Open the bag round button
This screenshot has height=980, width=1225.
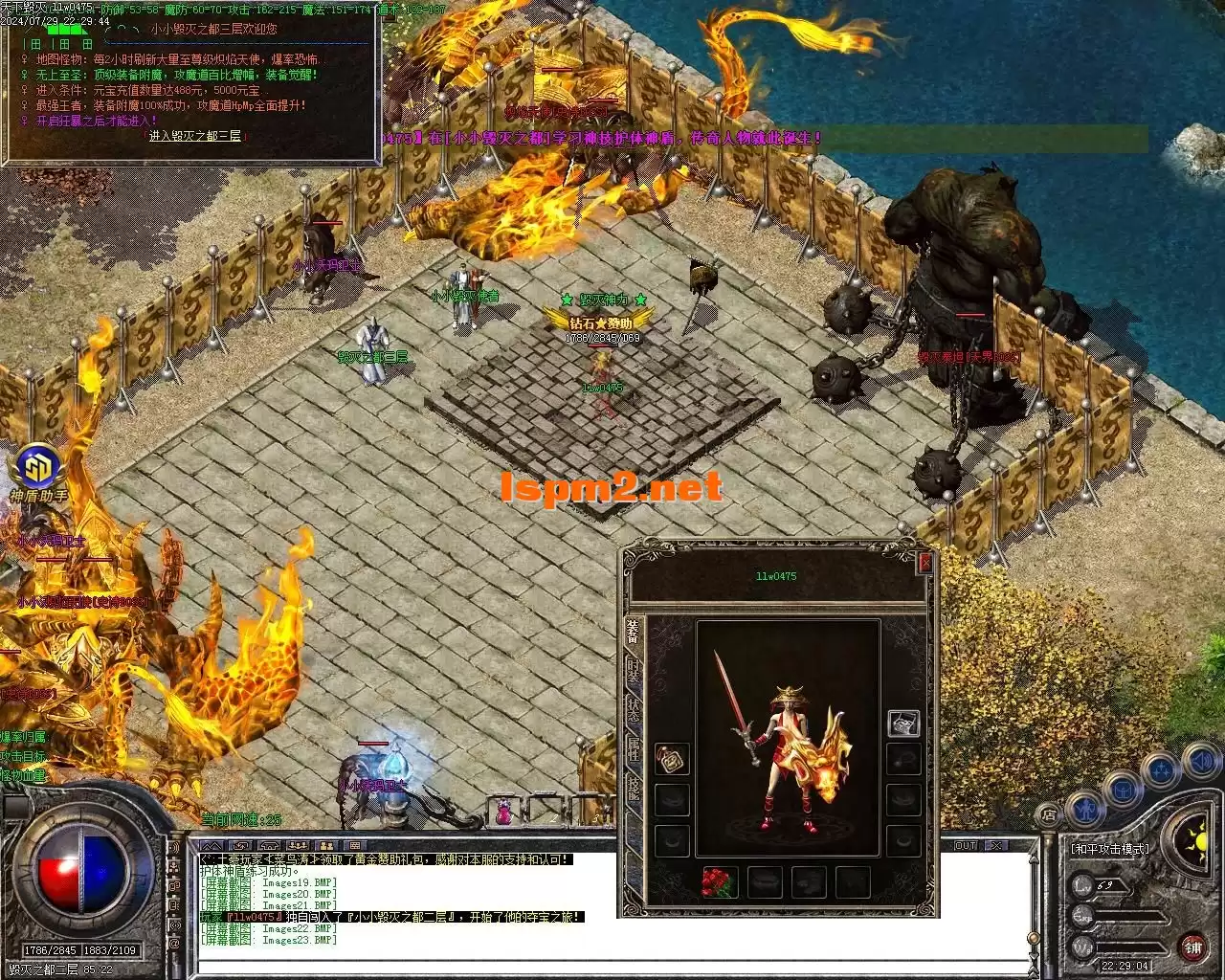[x=1124, y=791]
